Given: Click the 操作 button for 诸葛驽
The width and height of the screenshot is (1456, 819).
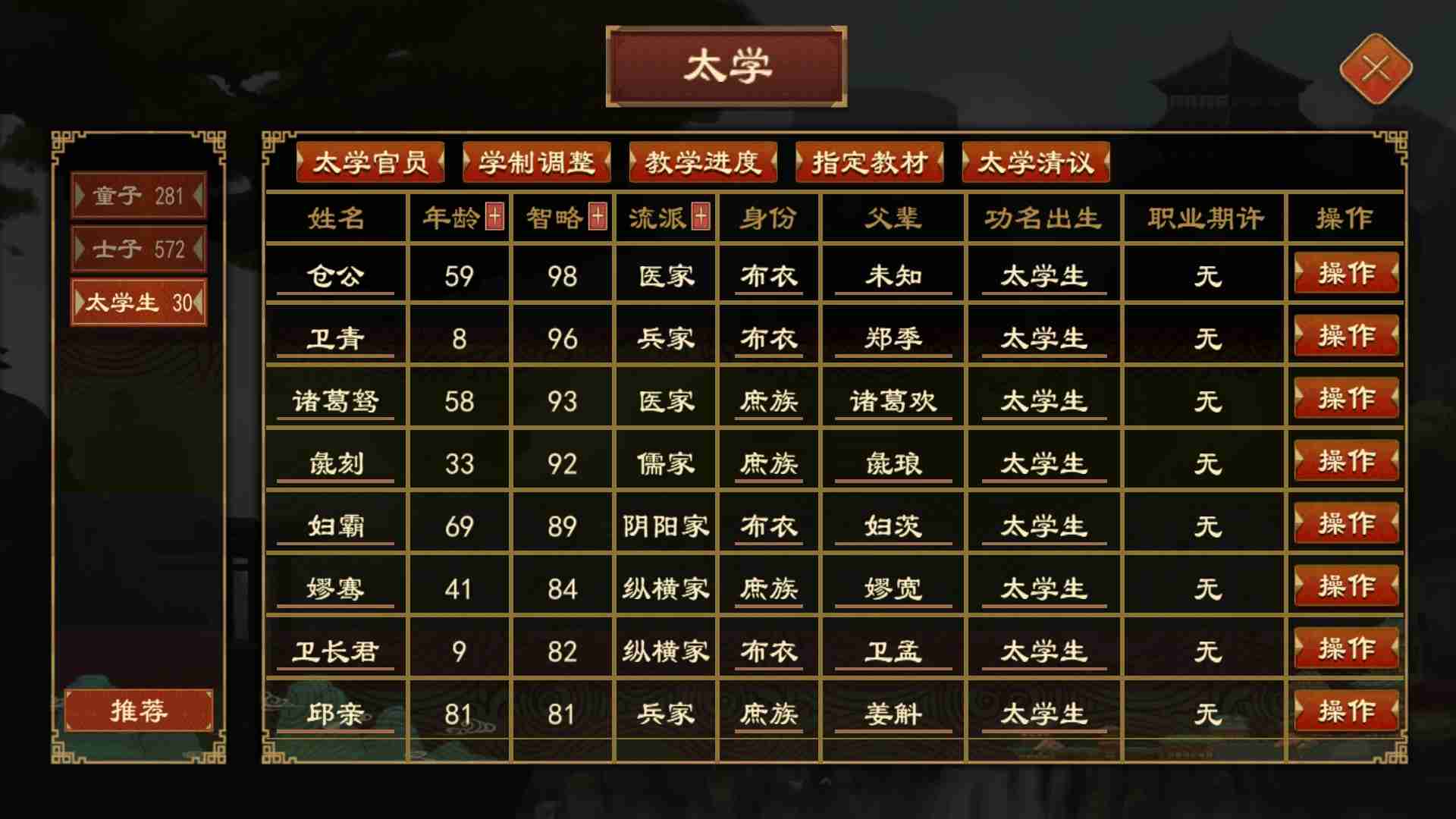Looking at the screenshot, I should (x=1346, y=398).
